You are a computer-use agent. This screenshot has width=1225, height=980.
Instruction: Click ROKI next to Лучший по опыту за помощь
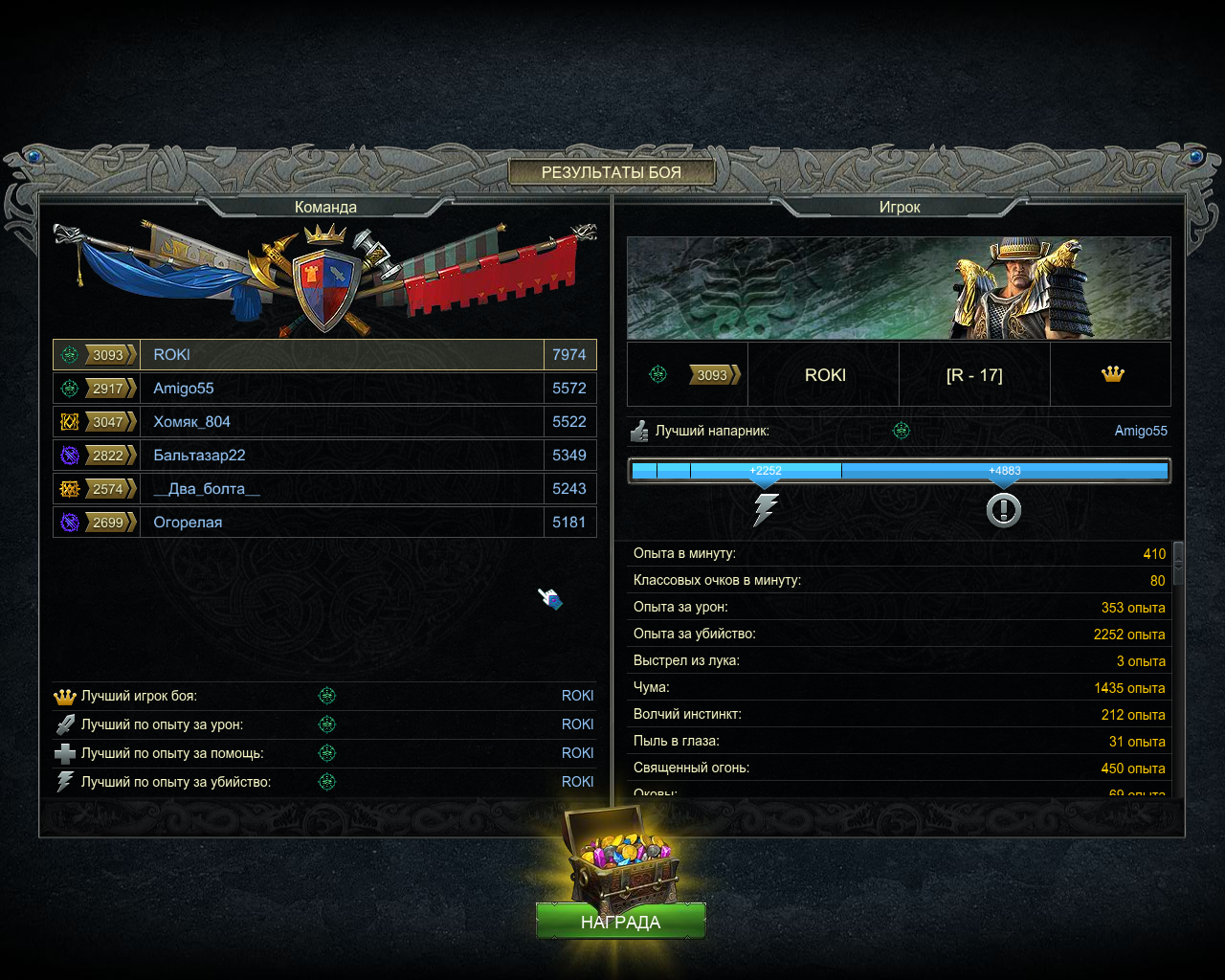pos(577,753)
